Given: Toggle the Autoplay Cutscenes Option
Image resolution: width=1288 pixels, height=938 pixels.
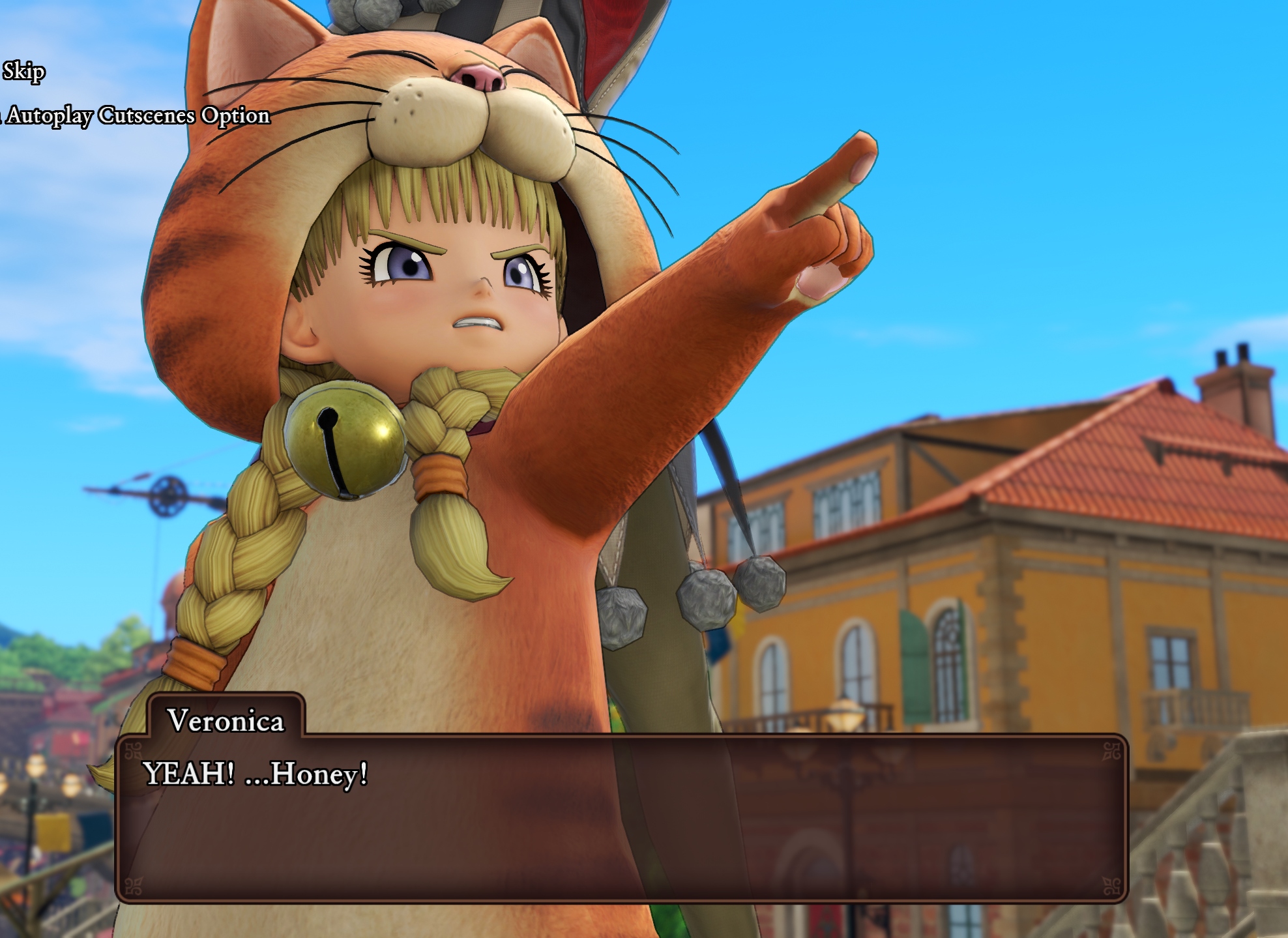Looking at the screenshot, I should pyautogui.click(x=137, y=115).
